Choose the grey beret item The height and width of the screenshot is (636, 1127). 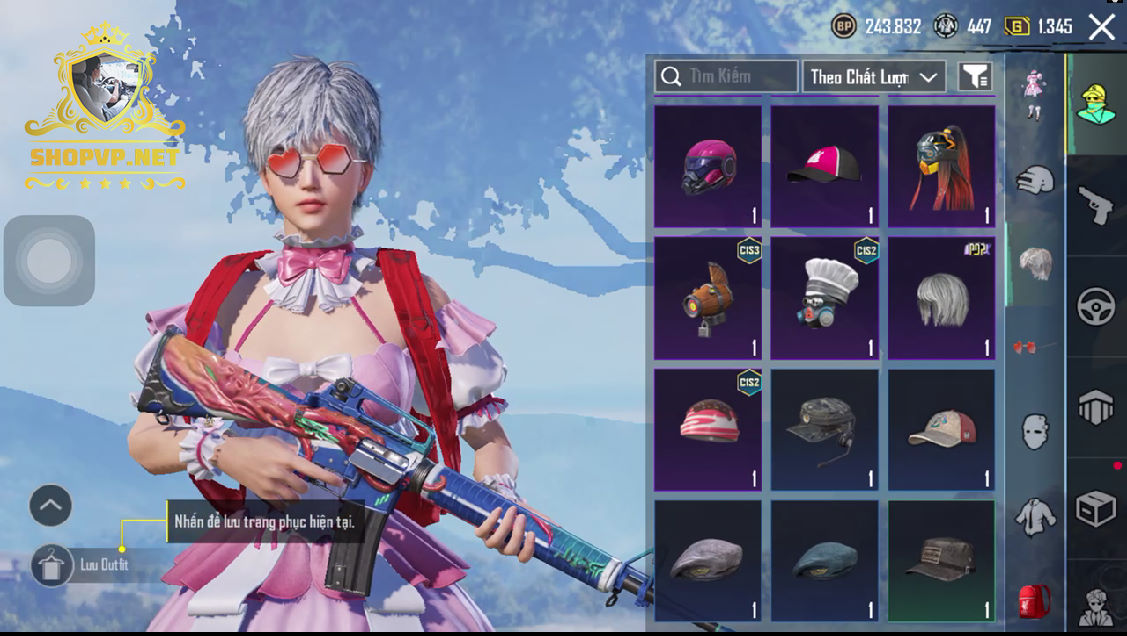708,561
